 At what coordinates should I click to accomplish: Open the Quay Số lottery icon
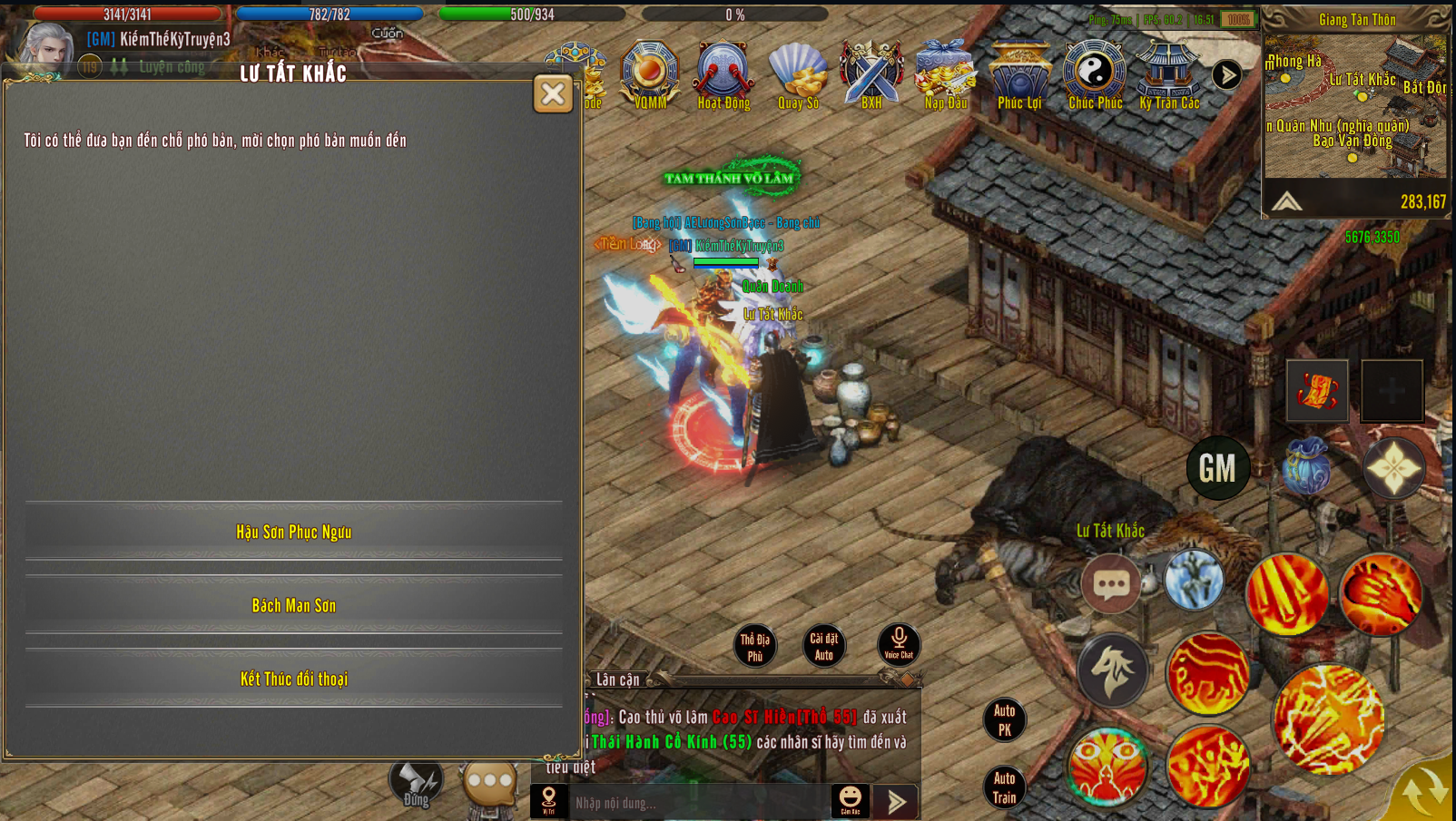tap(798, 74)
